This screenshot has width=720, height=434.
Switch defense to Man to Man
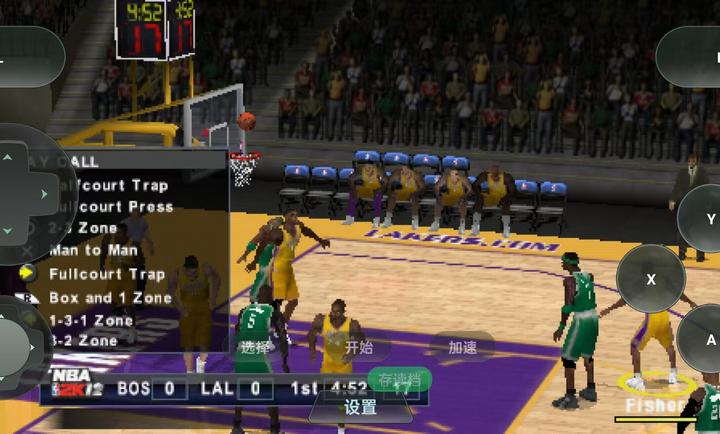(93, 250)
